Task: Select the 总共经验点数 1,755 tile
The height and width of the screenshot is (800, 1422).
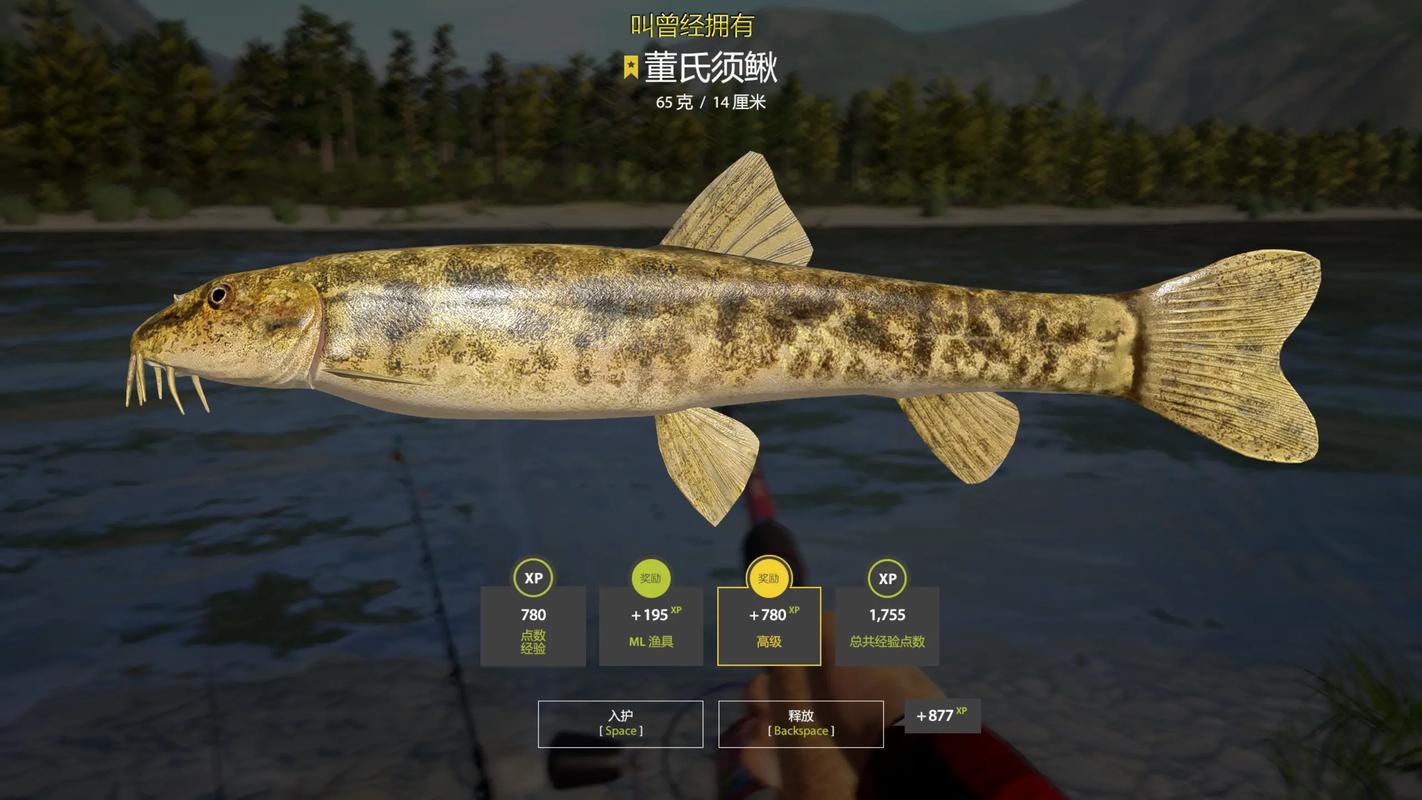Action: tap(887, 626)
